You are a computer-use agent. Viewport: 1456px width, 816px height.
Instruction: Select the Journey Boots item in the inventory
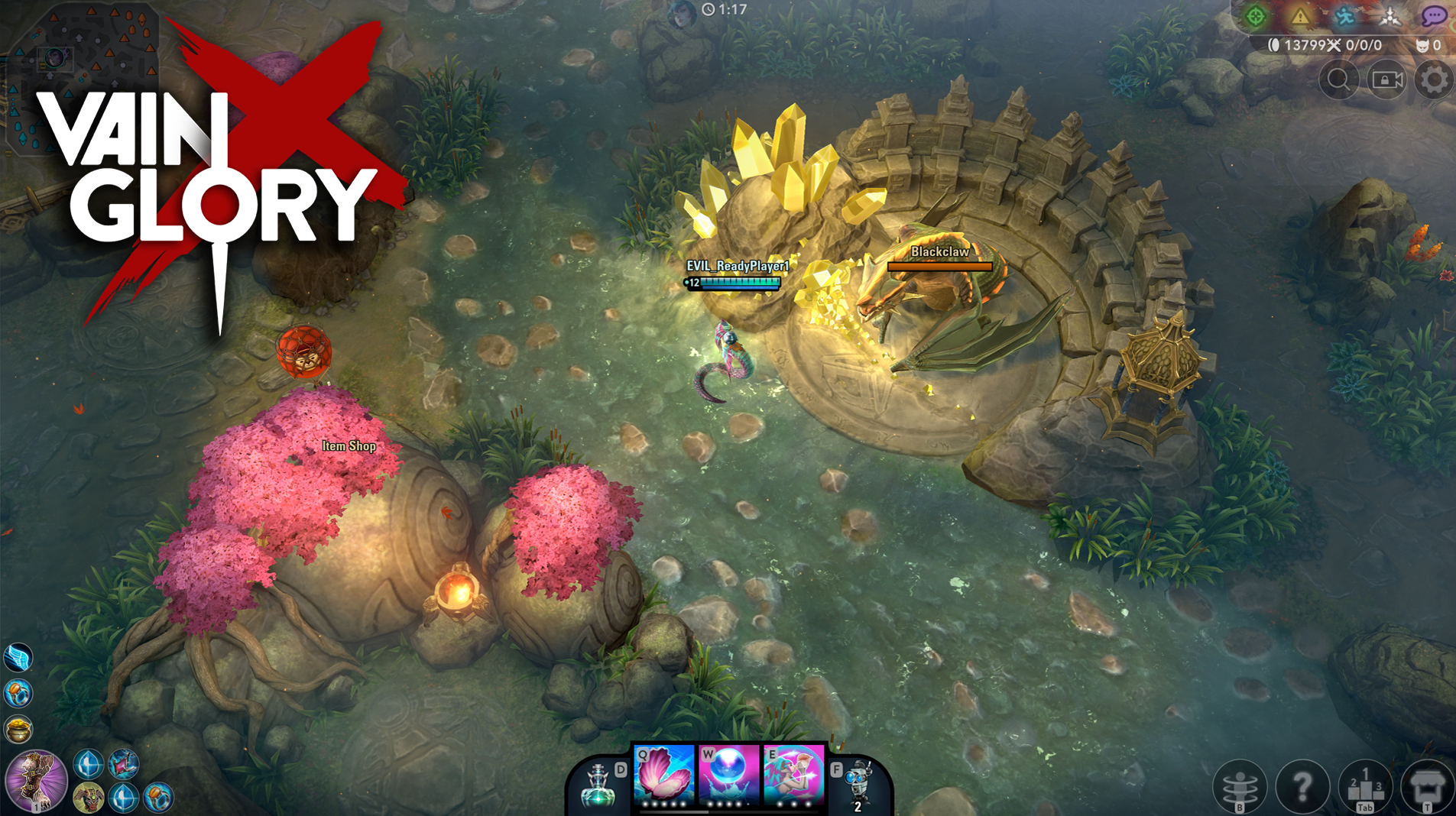(19, 658)
